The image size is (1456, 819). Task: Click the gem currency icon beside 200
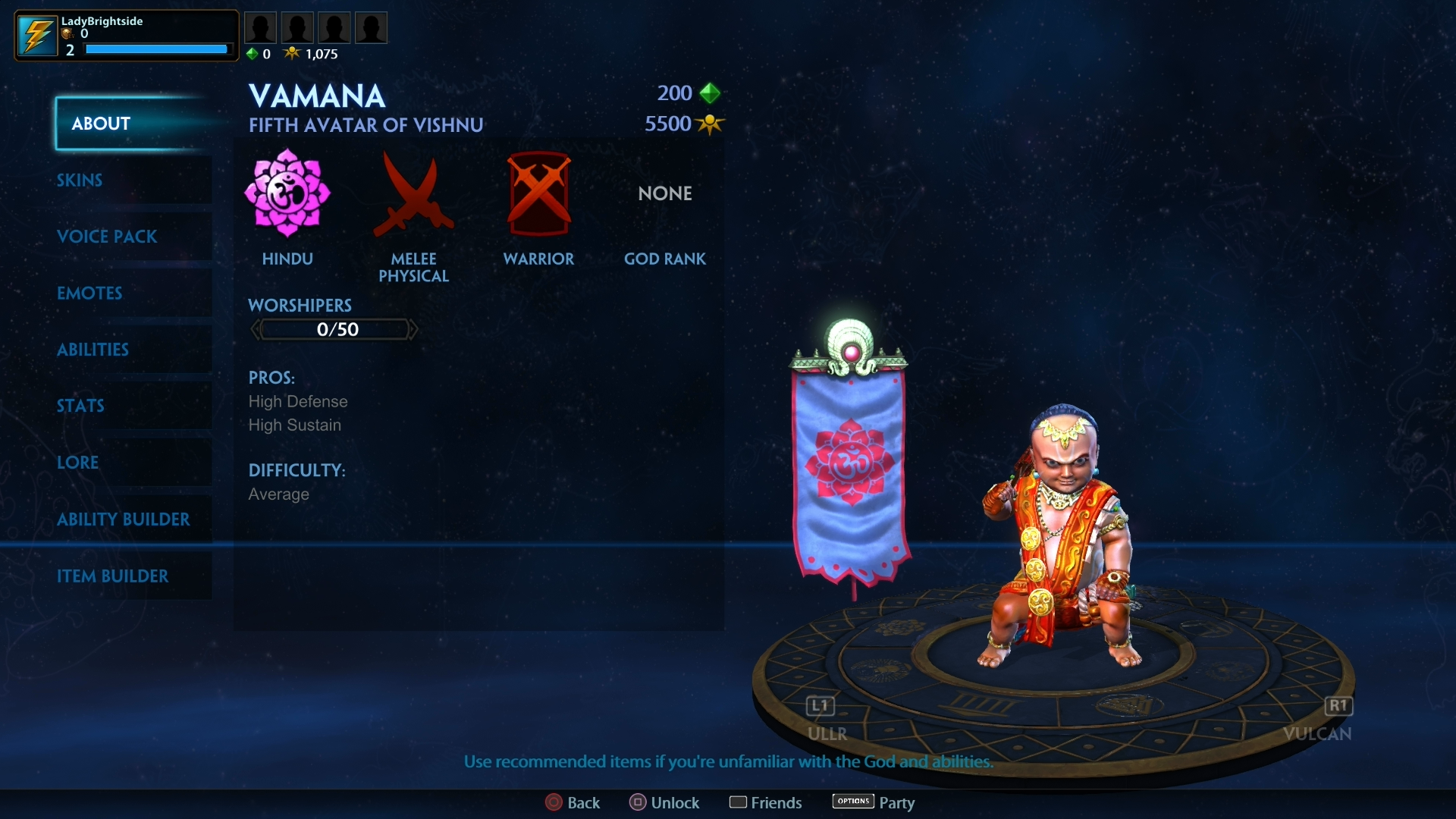point(711,93)
